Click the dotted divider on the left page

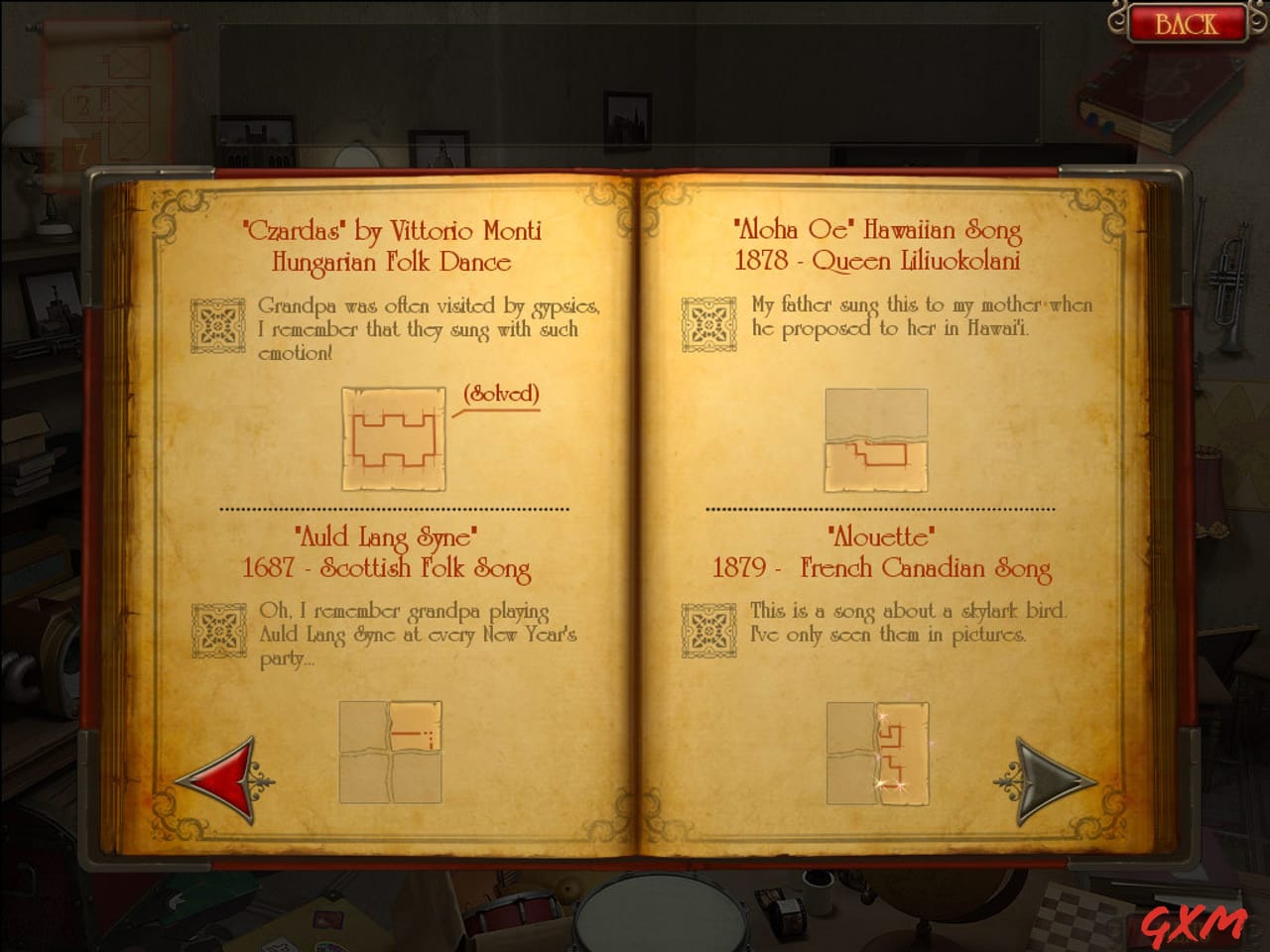point(393,508)
